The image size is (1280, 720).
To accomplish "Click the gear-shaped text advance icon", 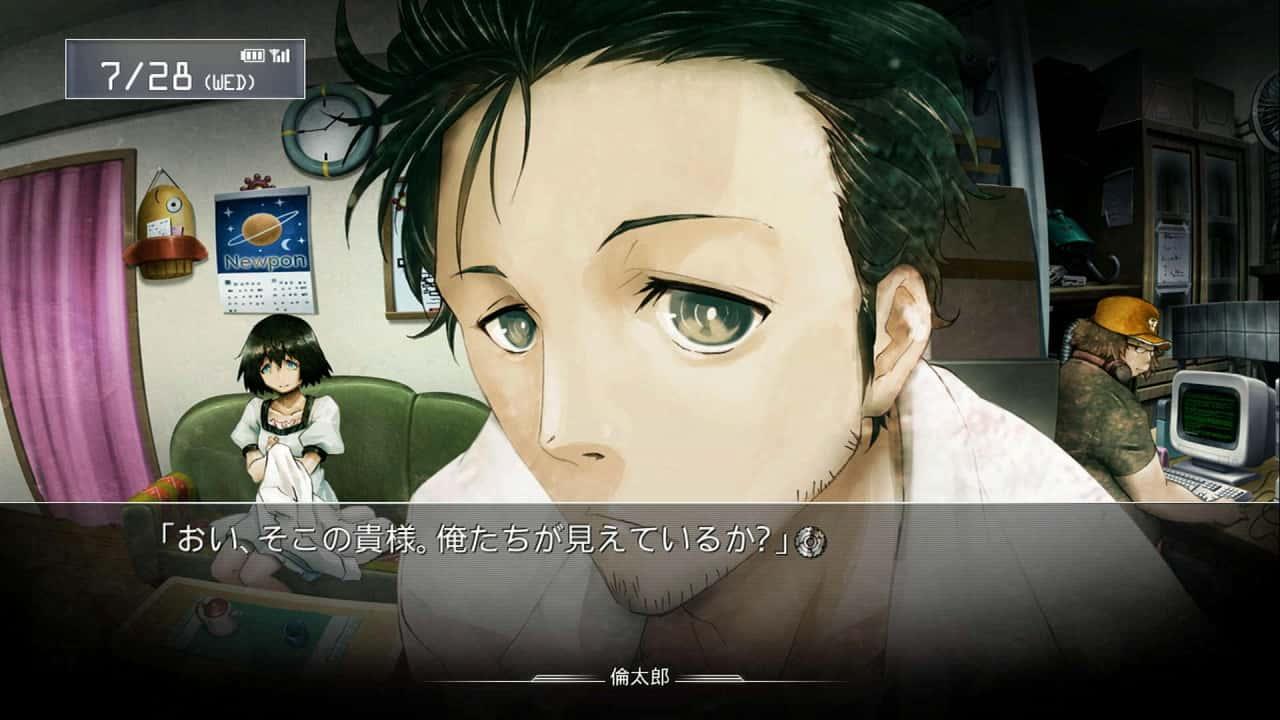I will (x=811, y=541).
